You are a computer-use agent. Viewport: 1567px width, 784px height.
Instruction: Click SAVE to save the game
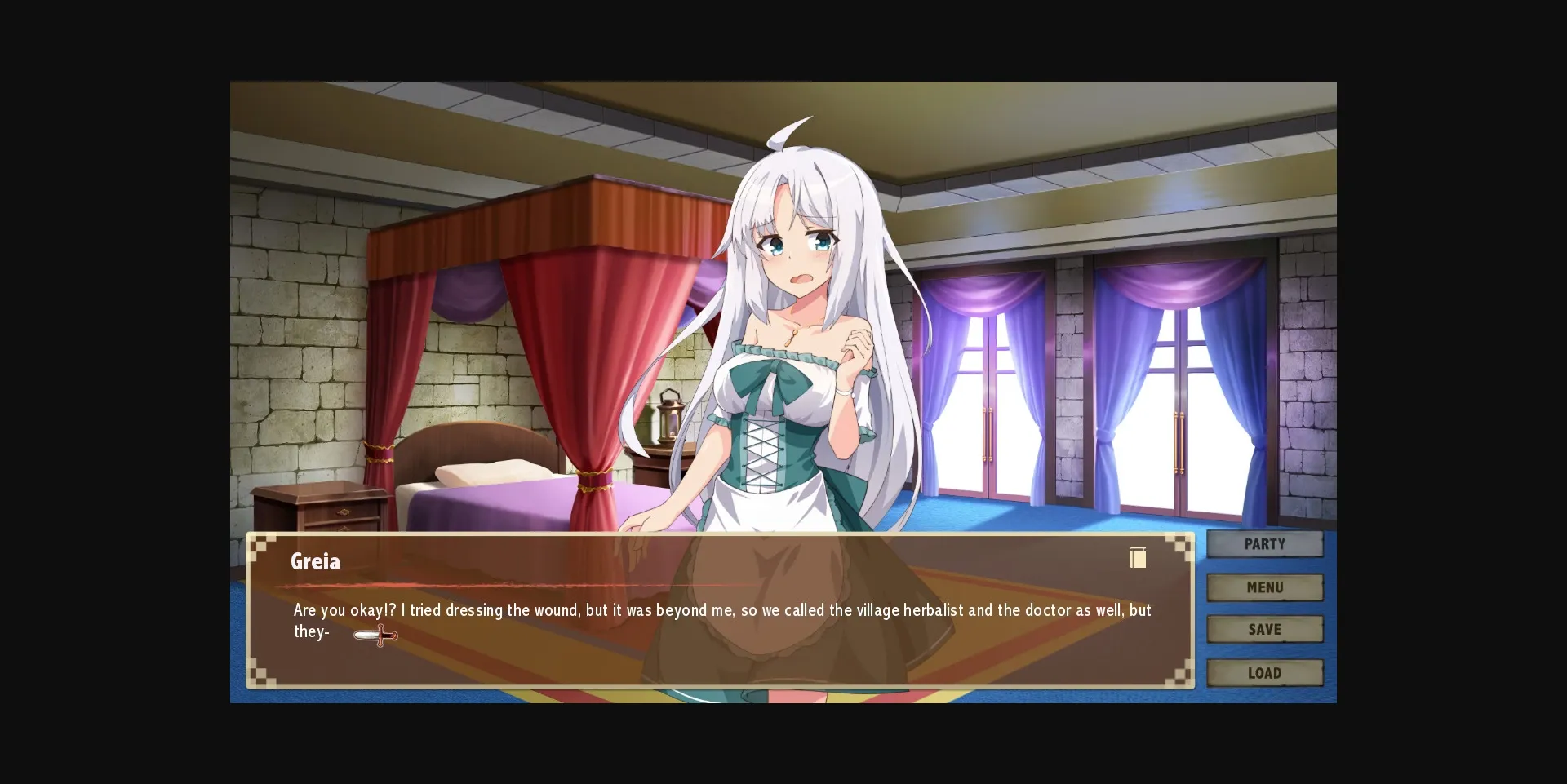[1264, 629]
